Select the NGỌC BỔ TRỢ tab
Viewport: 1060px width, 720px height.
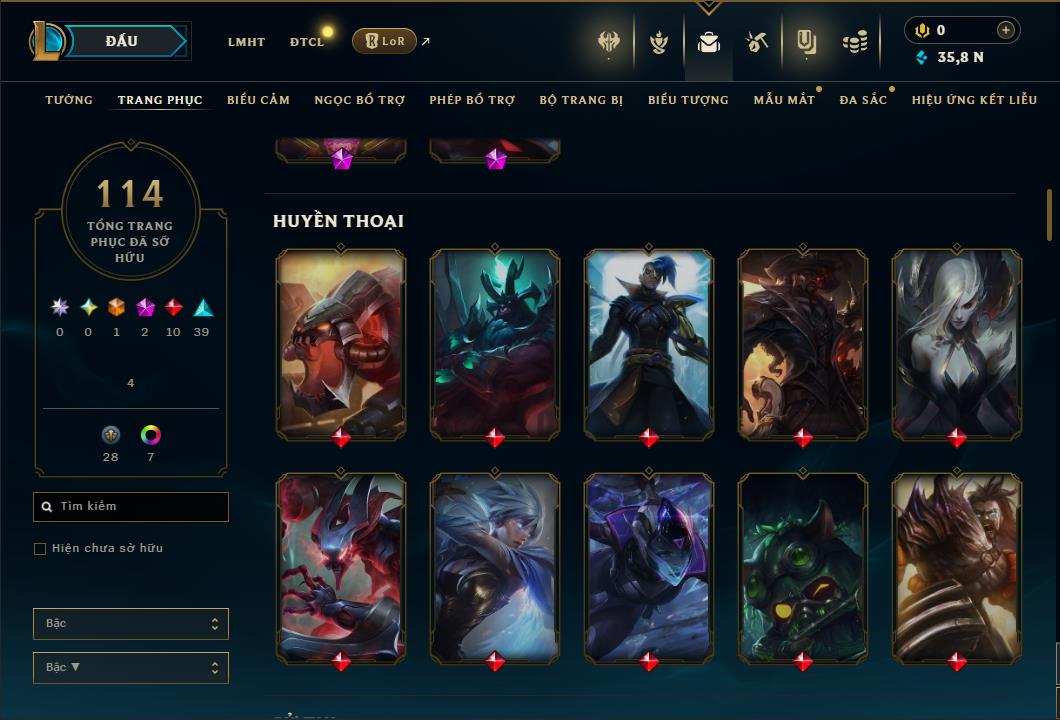coord(359,100)
